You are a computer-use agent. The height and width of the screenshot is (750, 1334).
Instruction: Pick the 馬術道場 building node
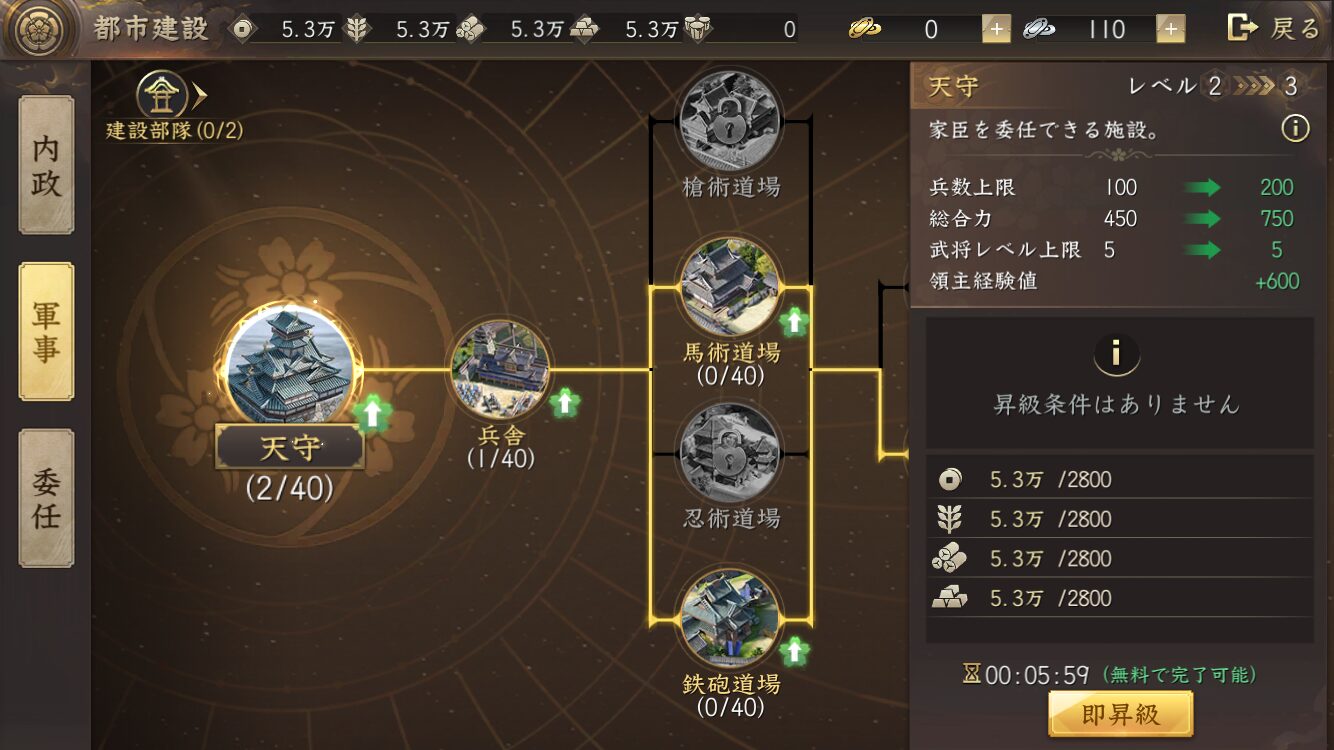[730, 288]
